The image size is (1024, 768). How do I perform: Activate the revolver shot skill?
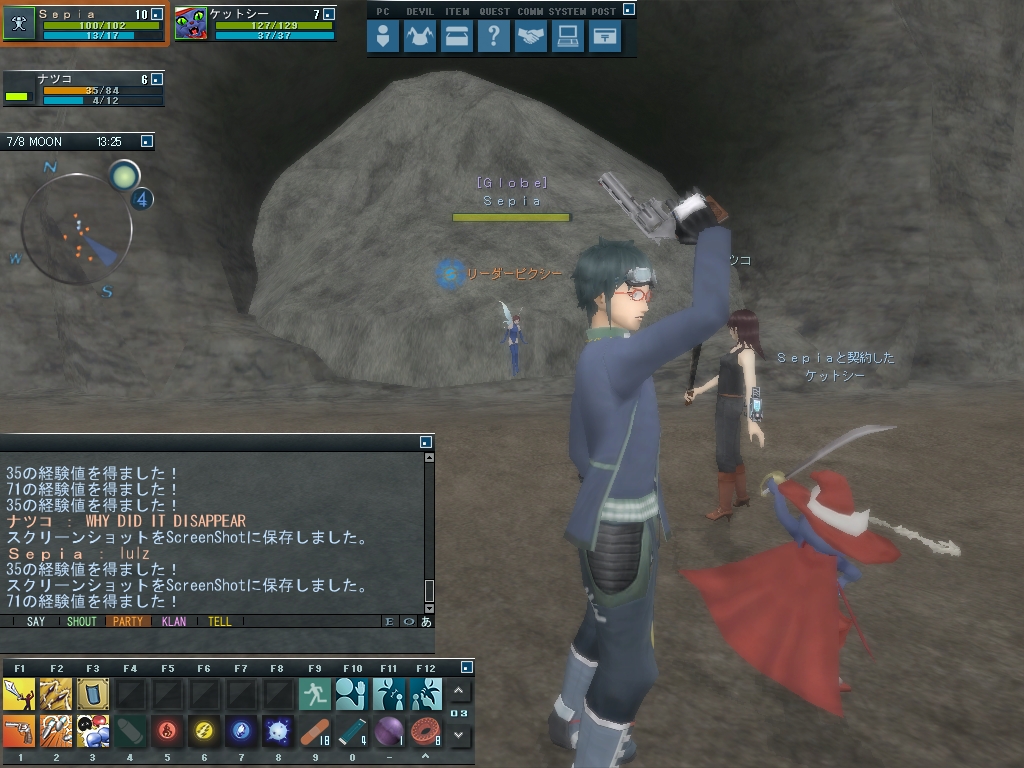[x=19, y=731]
